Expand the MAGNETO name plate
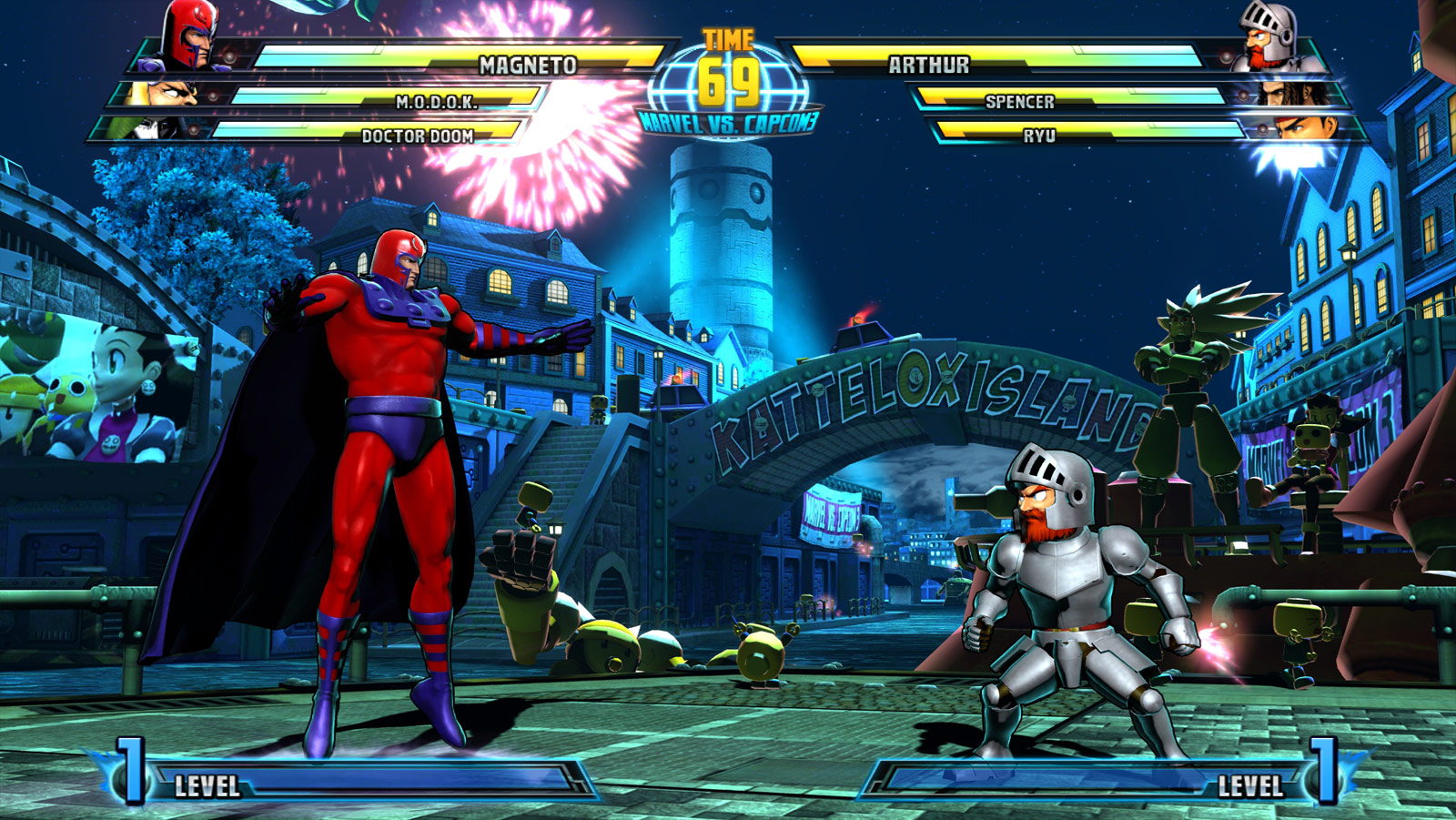 (x=530, y=65)
